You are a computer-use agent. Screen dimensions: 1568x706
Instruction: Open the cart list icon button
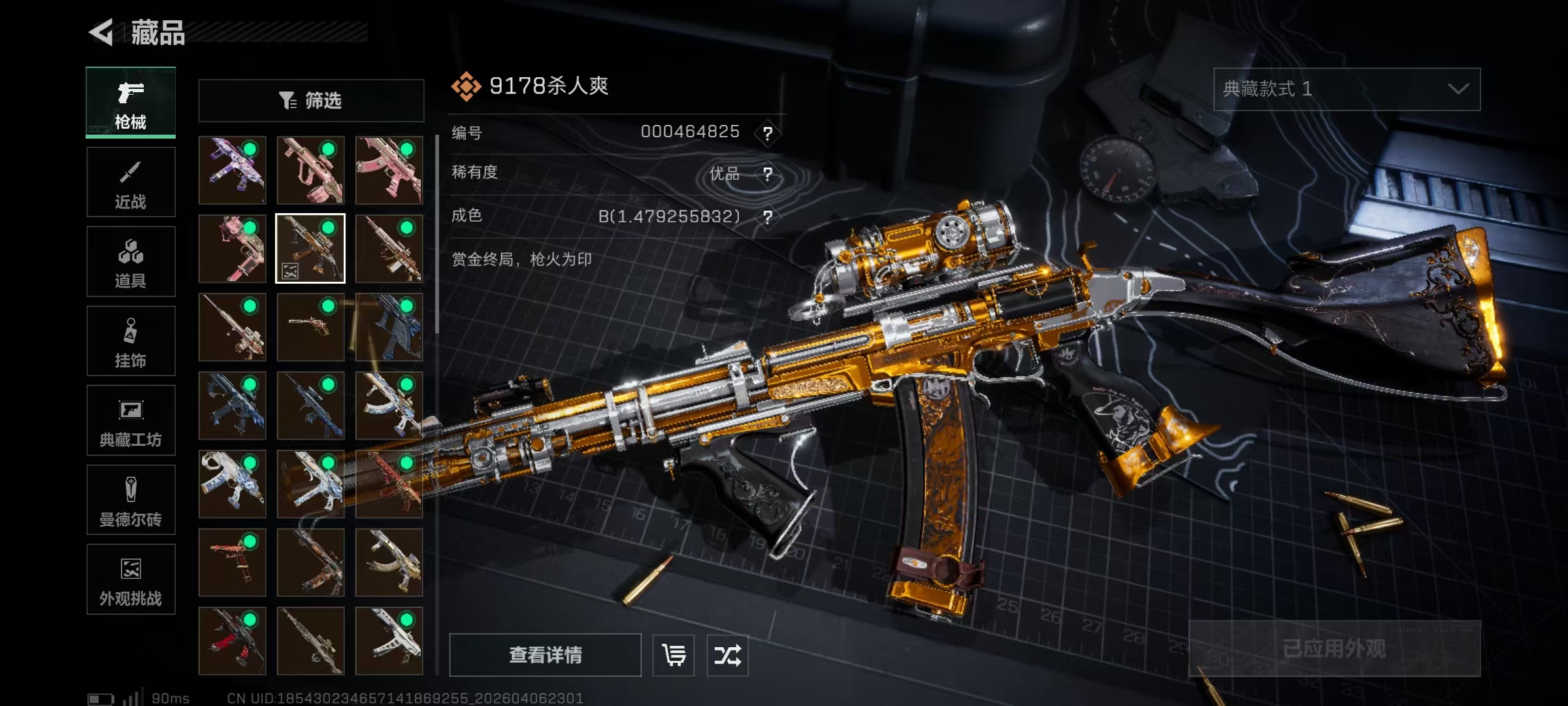(x=674, y=654)
